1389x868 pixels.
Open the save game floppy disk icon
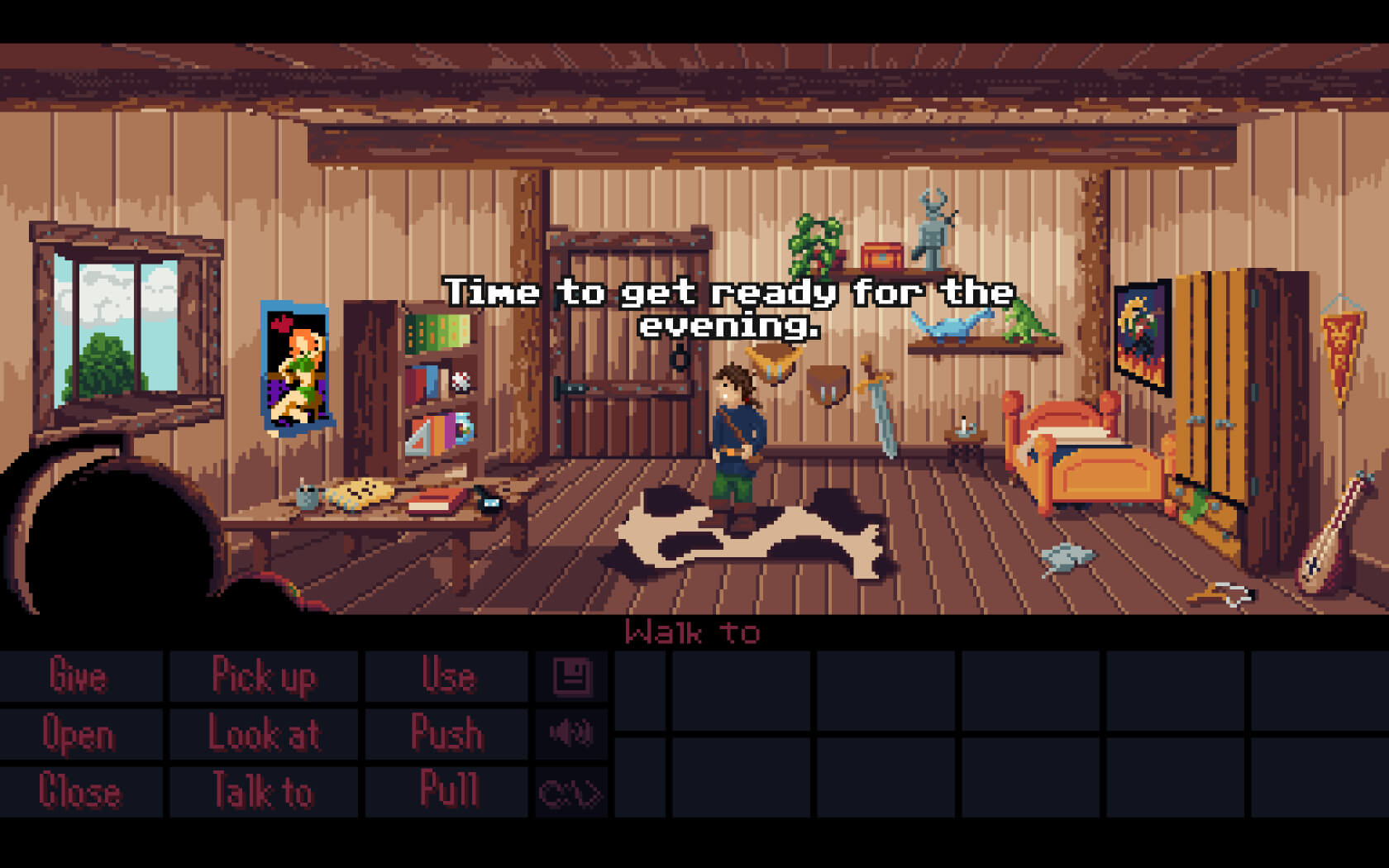[x=572, y=676]
